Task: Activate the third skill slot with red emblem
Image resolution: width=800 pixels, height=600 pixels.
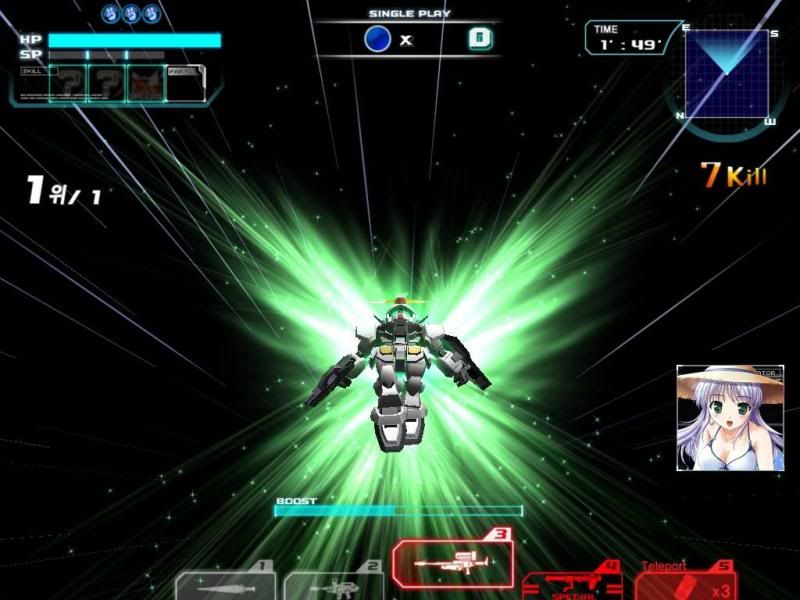Action: point(145,84)
